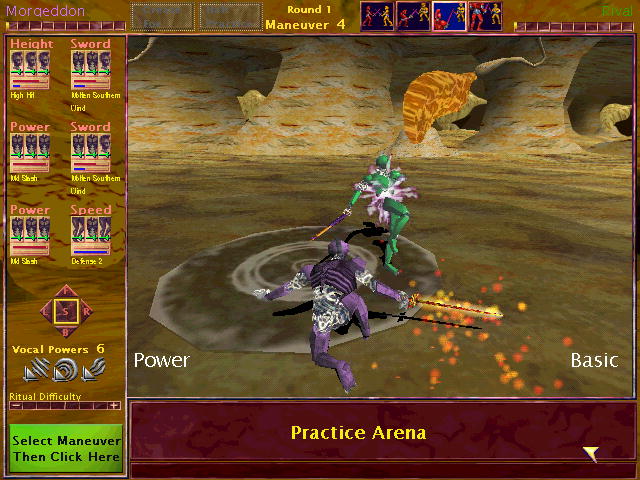This screenshot has height=480, width=640.
Task: Select the center S on the movement pad
Action: [66, 312]
